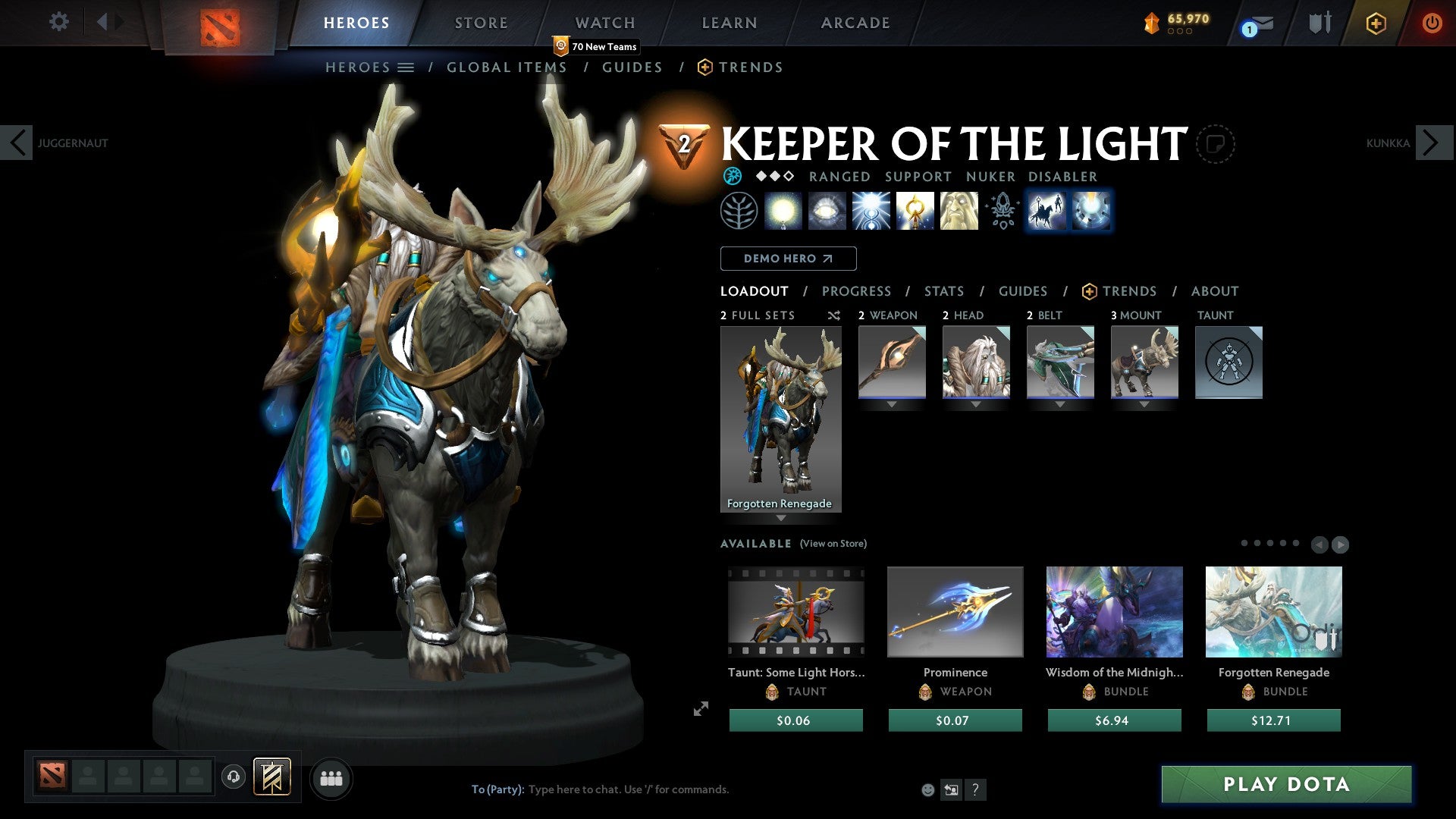
Task: Open the voice chat headset icon
Action: [x=233, y=777]
